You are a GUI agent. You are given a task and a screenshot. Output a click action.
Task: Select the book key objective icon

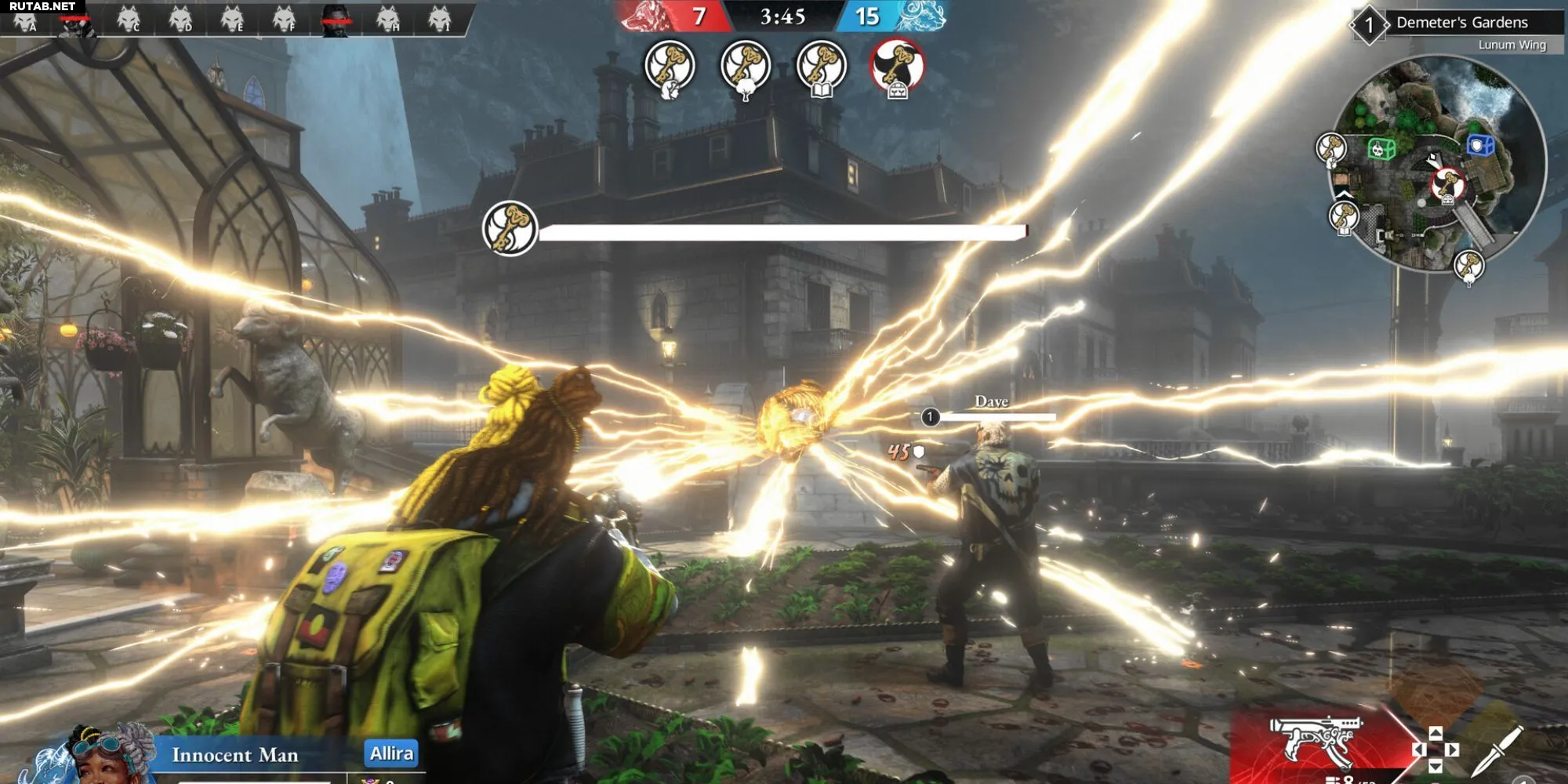[x=821, y=67]
